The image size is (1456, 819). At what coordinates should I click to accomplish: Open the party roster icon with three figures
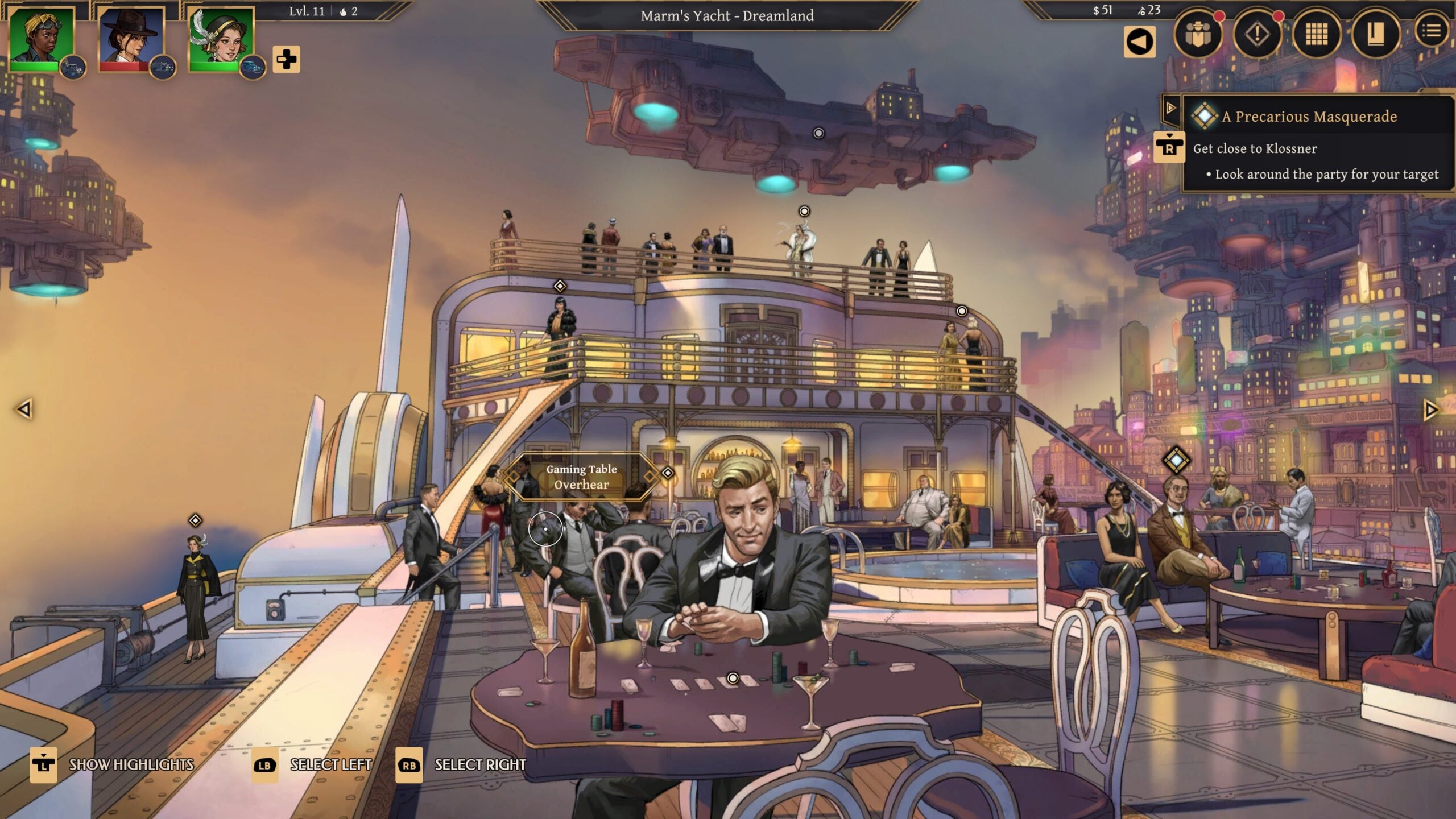tap(1198, 35)
